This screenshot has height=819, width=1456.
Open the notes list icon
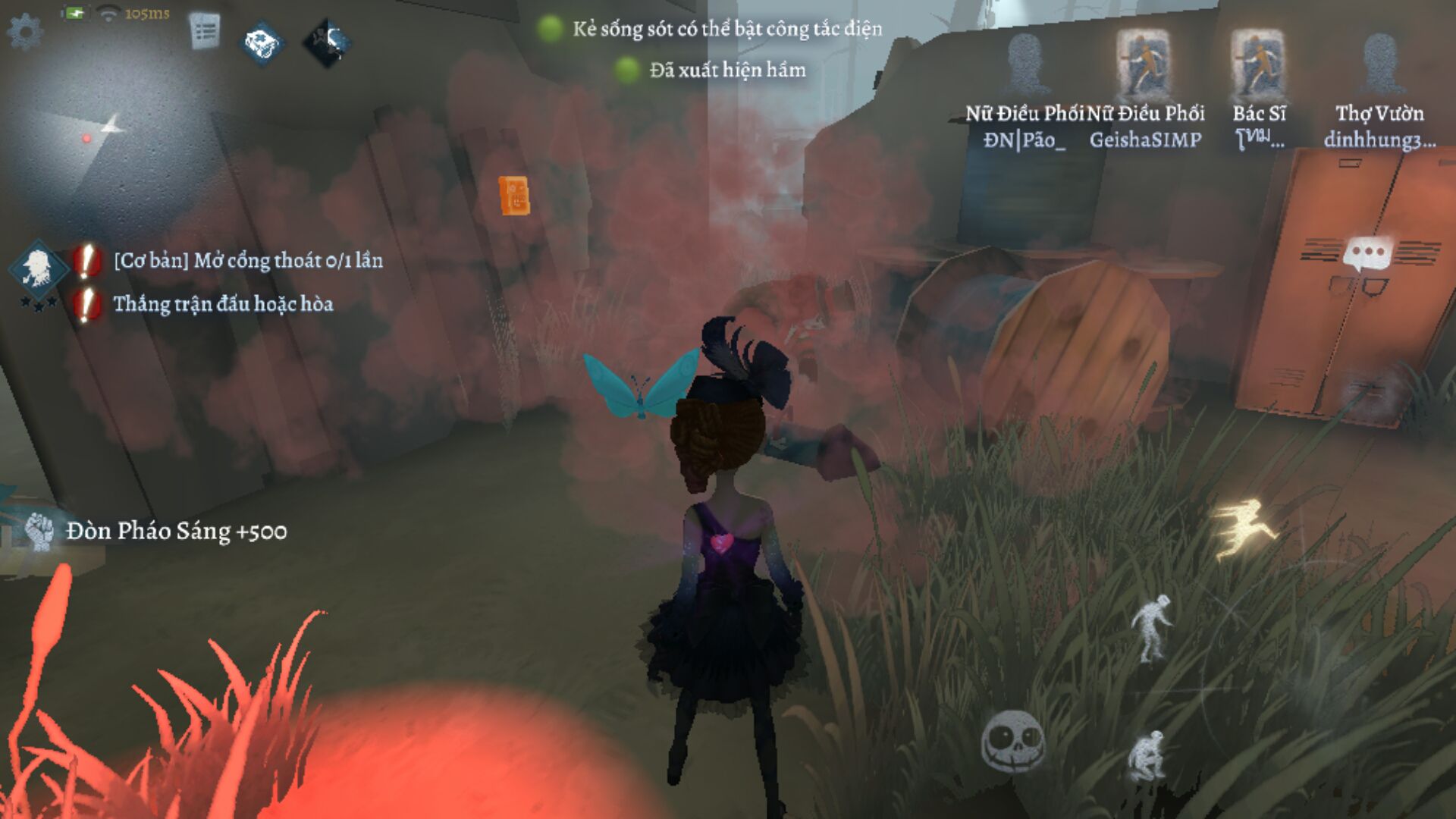[x=204, y=32]
